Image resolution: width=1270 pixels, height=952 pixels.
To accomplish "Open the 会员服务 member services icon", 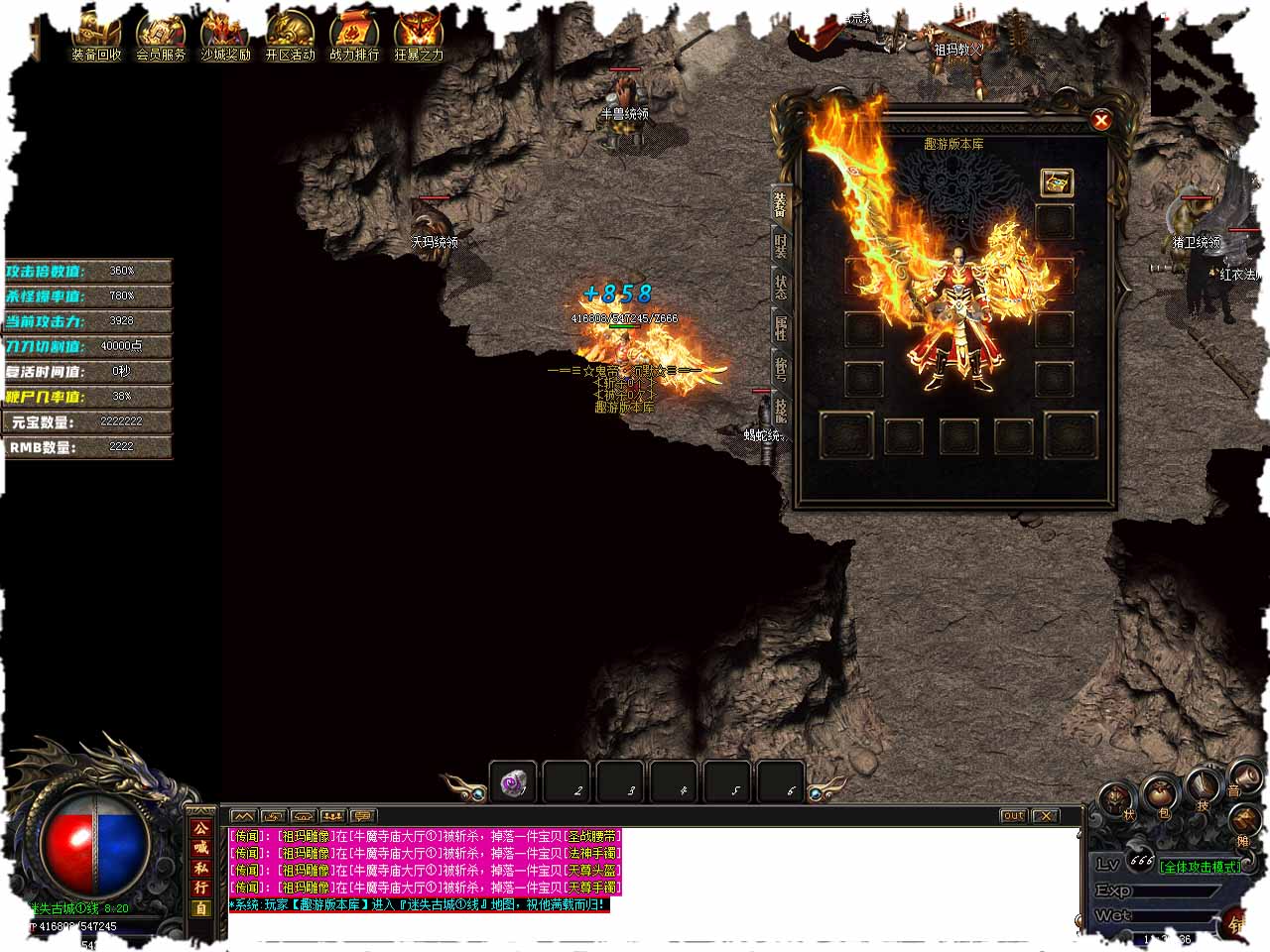I will click(x=161, y=36).
